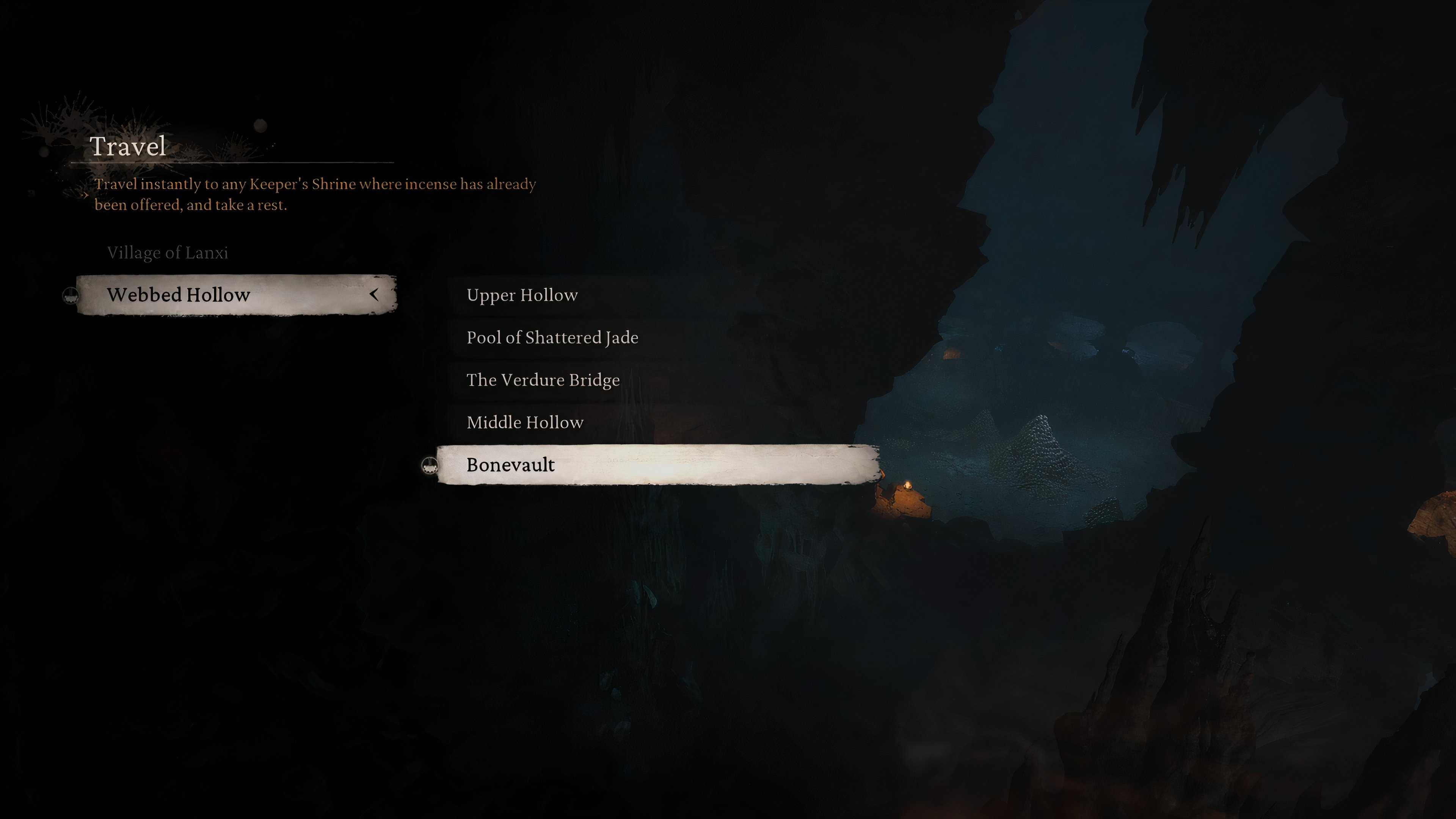Expand the Village of Lanxi region
The height and width of the screenshot is (819, 1456).
coord(167,253)
